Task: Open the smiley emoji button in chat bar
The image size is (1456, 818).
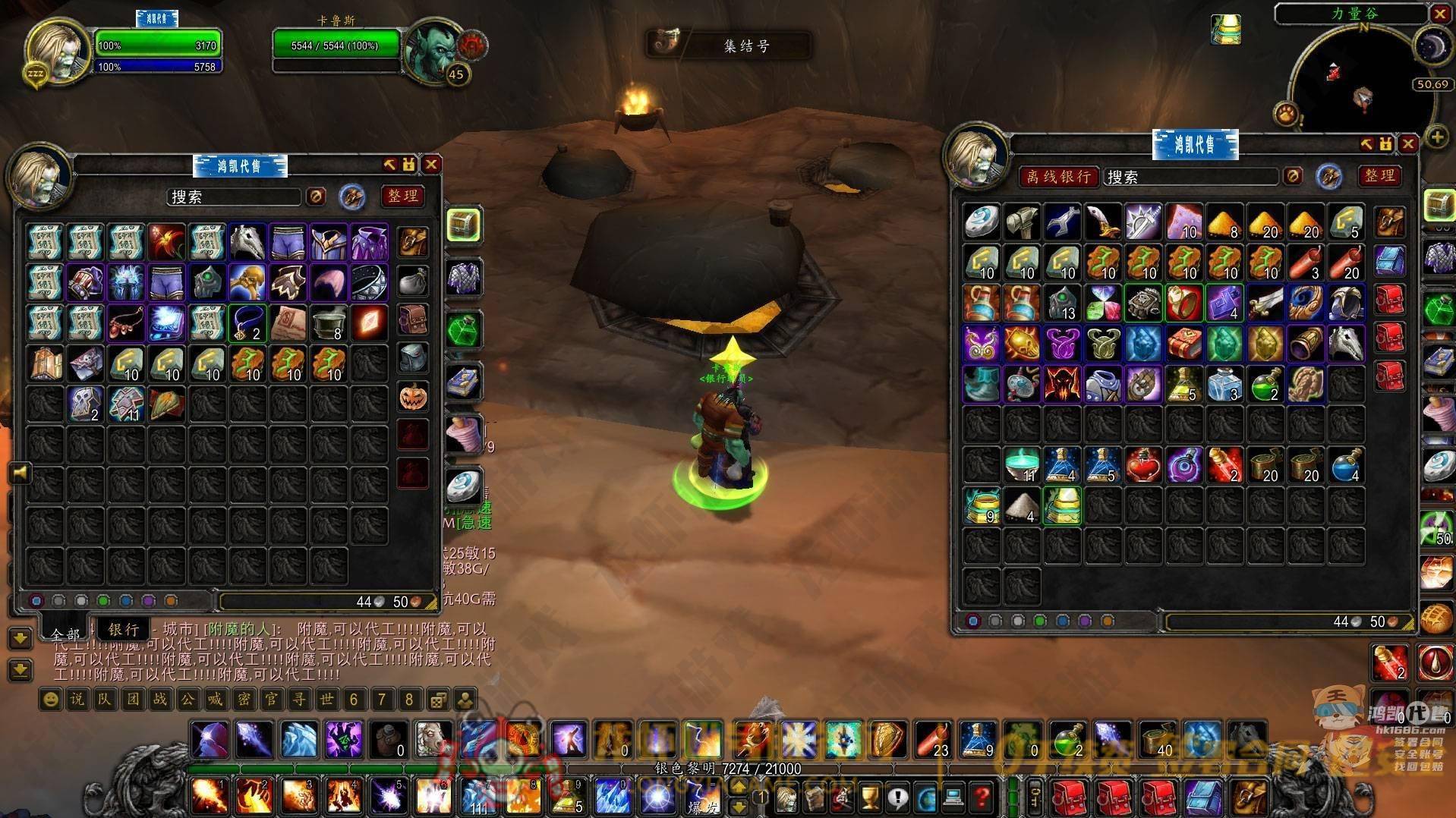Action: 50,699
